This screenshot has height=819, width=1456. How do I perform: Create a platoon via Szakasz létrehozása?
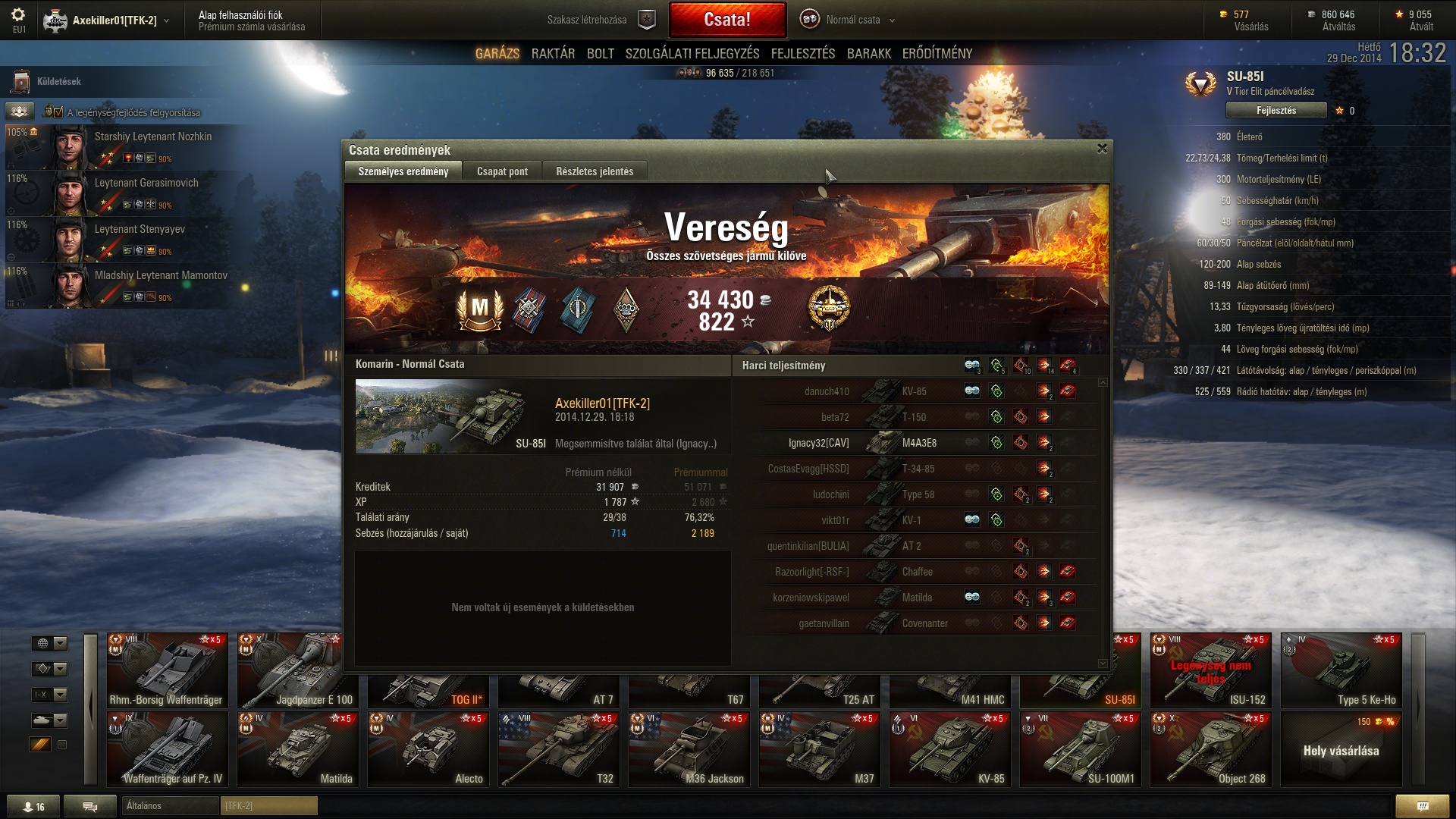pyautogui.click(x=599, y=20)
